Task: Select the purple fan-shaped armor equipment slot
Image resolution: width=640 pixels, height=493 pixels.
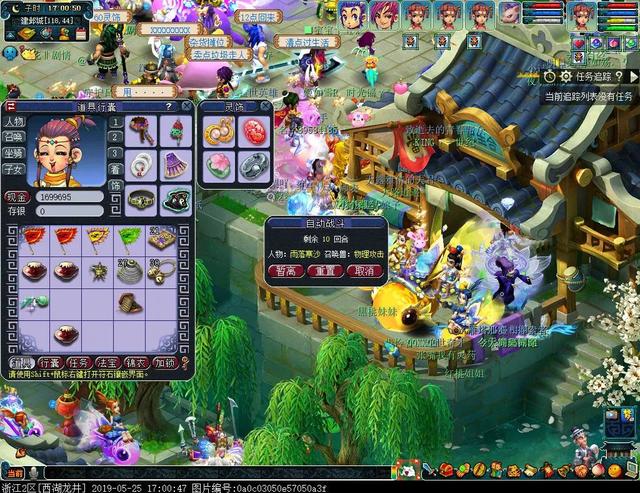Action: point(176,163)
